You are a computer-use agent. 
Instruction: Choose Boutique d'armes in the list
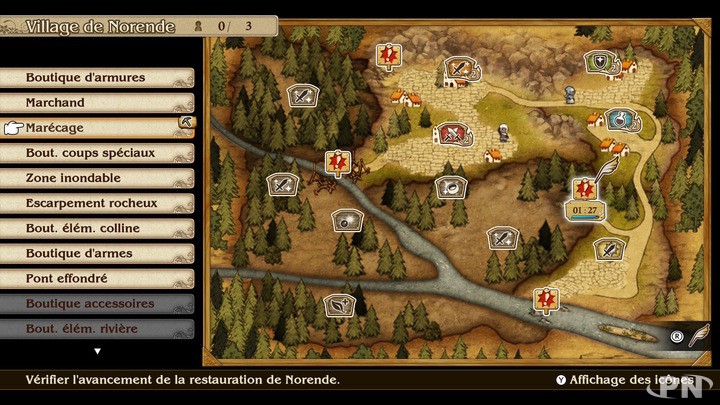pyautogui.click(x=97, y=253)
